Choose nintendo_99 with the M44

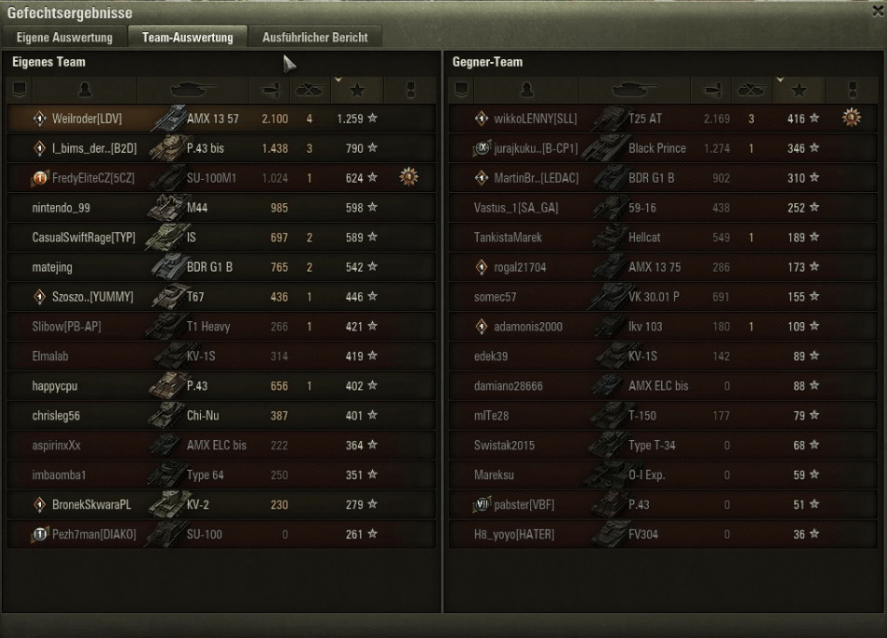click(x=220, y=208)
